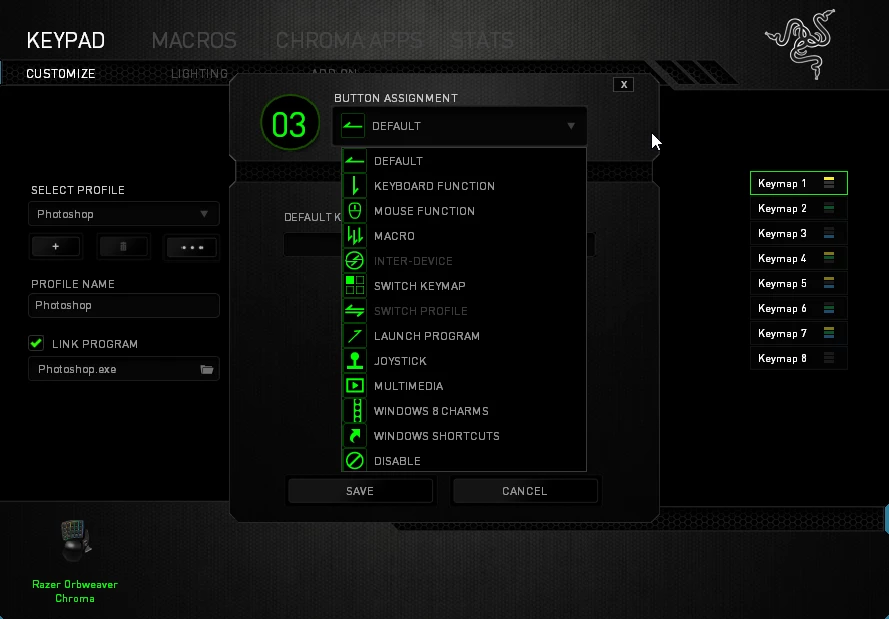Collapse the Button Assignment dropdown
The width and height of the screenshot is (889, 619).
click(x=571, y=126)
